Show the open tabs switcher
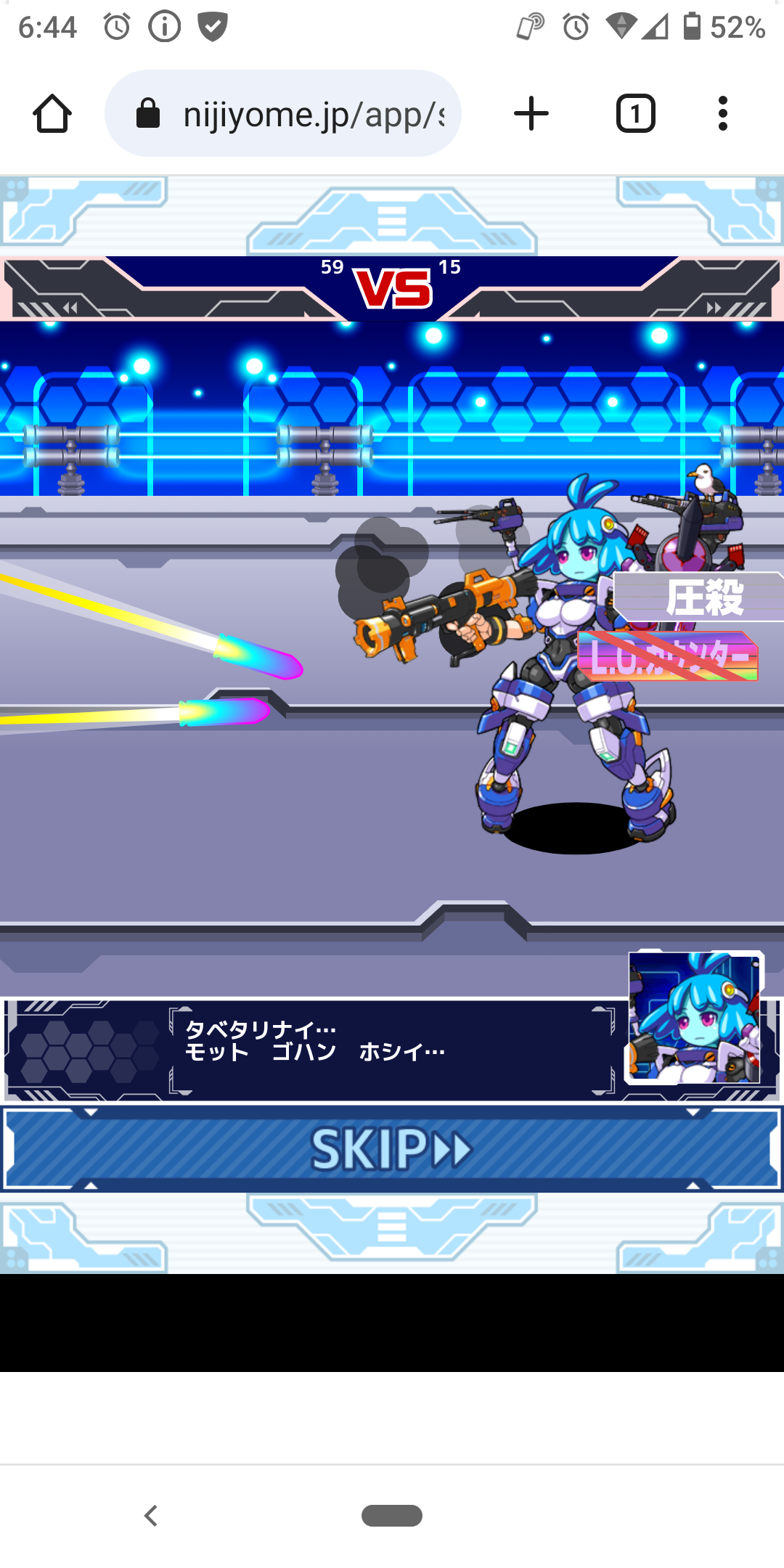784x1568 pixels. [635, 114]
